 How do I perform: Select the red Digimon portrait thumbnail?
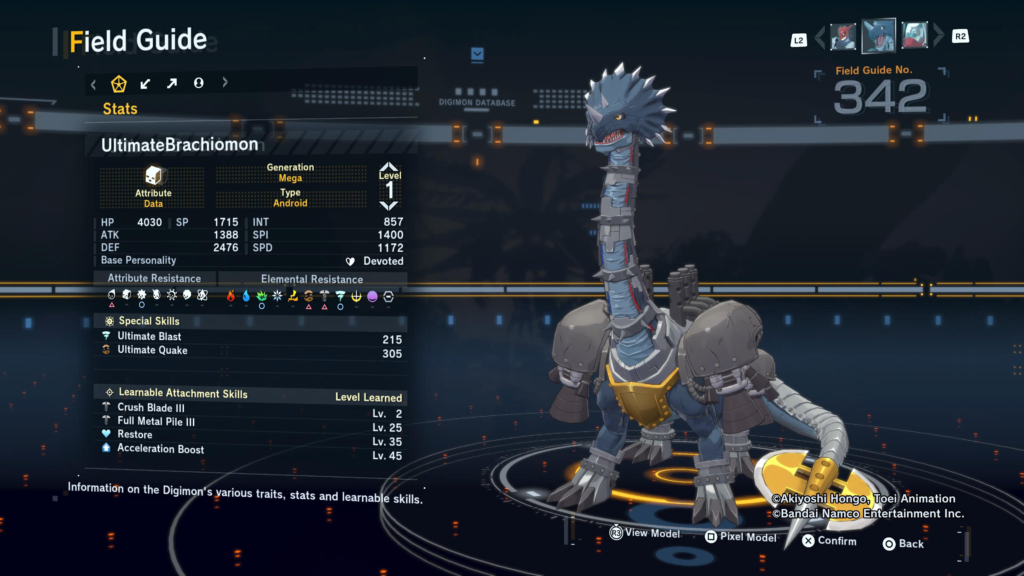point(843,37)
